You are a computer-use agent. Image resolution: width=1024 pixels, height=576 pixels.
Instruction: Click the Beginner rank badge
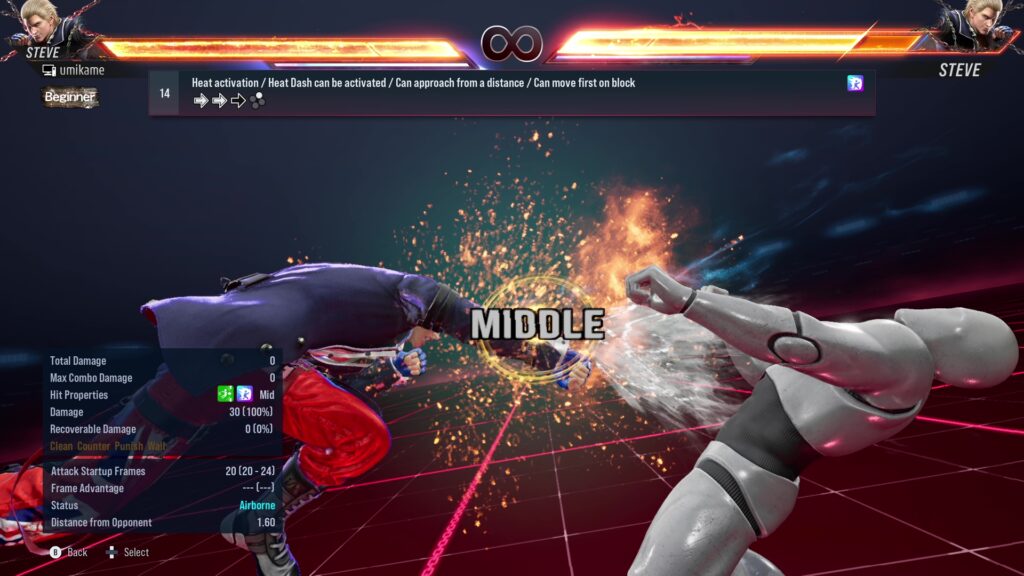[70, 97]
